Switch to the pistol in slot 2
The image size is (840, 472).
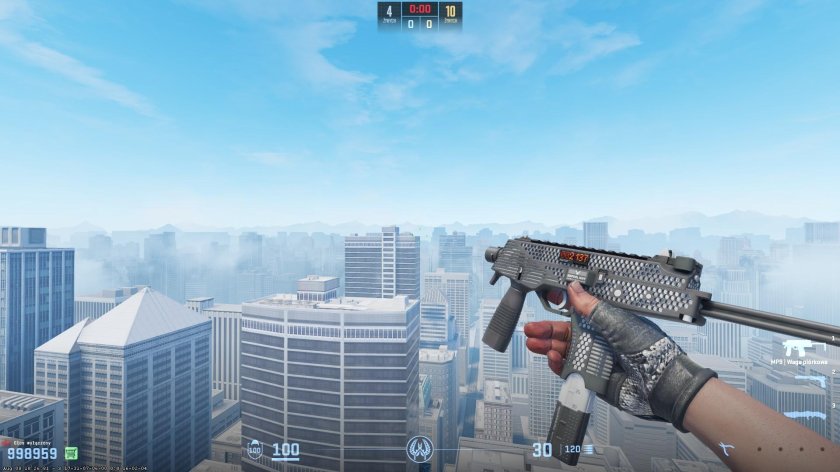pos(808,382)
